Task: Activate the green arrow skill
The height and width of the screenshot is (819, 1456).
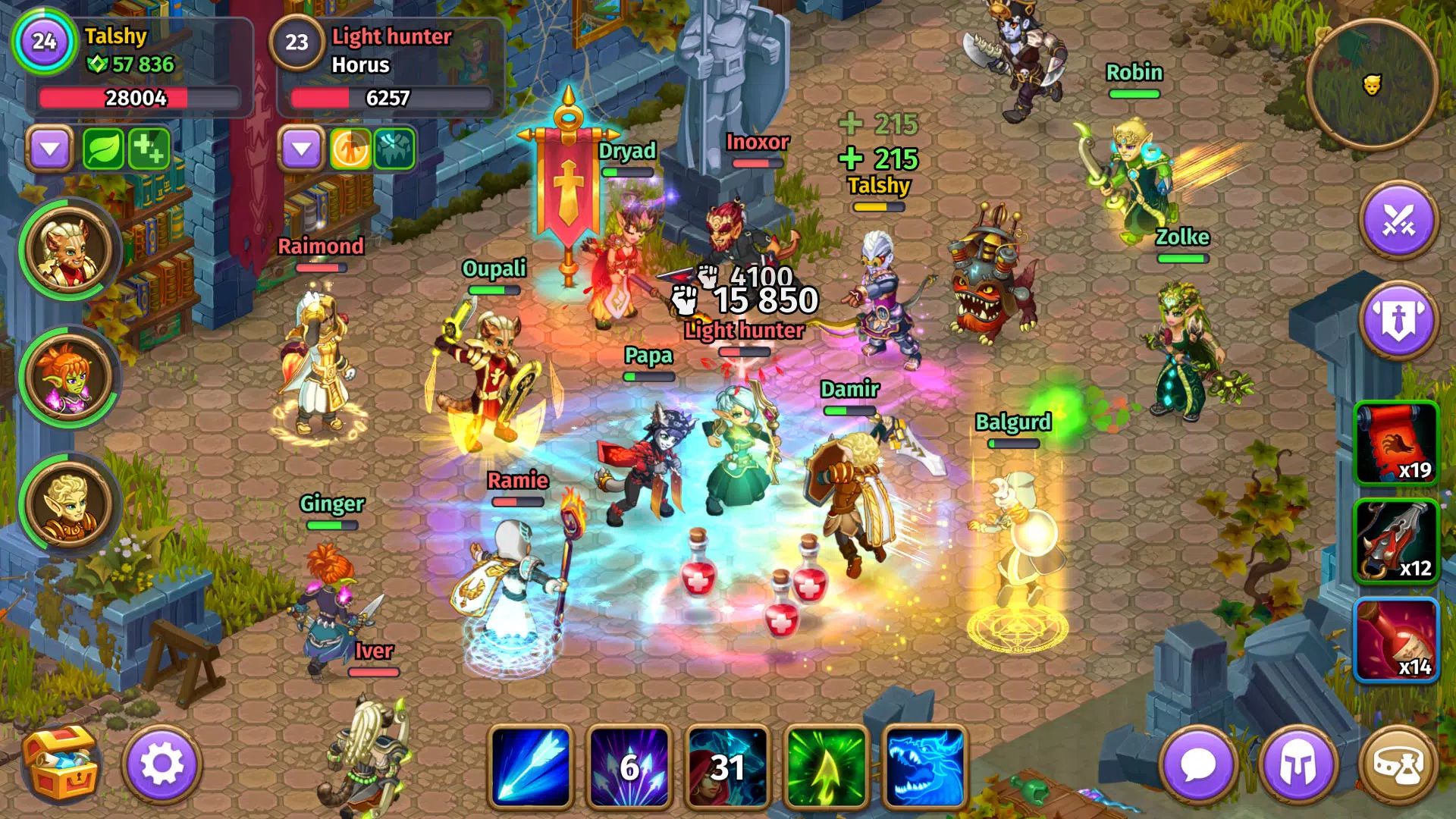Action: click(x=826, y=766)
